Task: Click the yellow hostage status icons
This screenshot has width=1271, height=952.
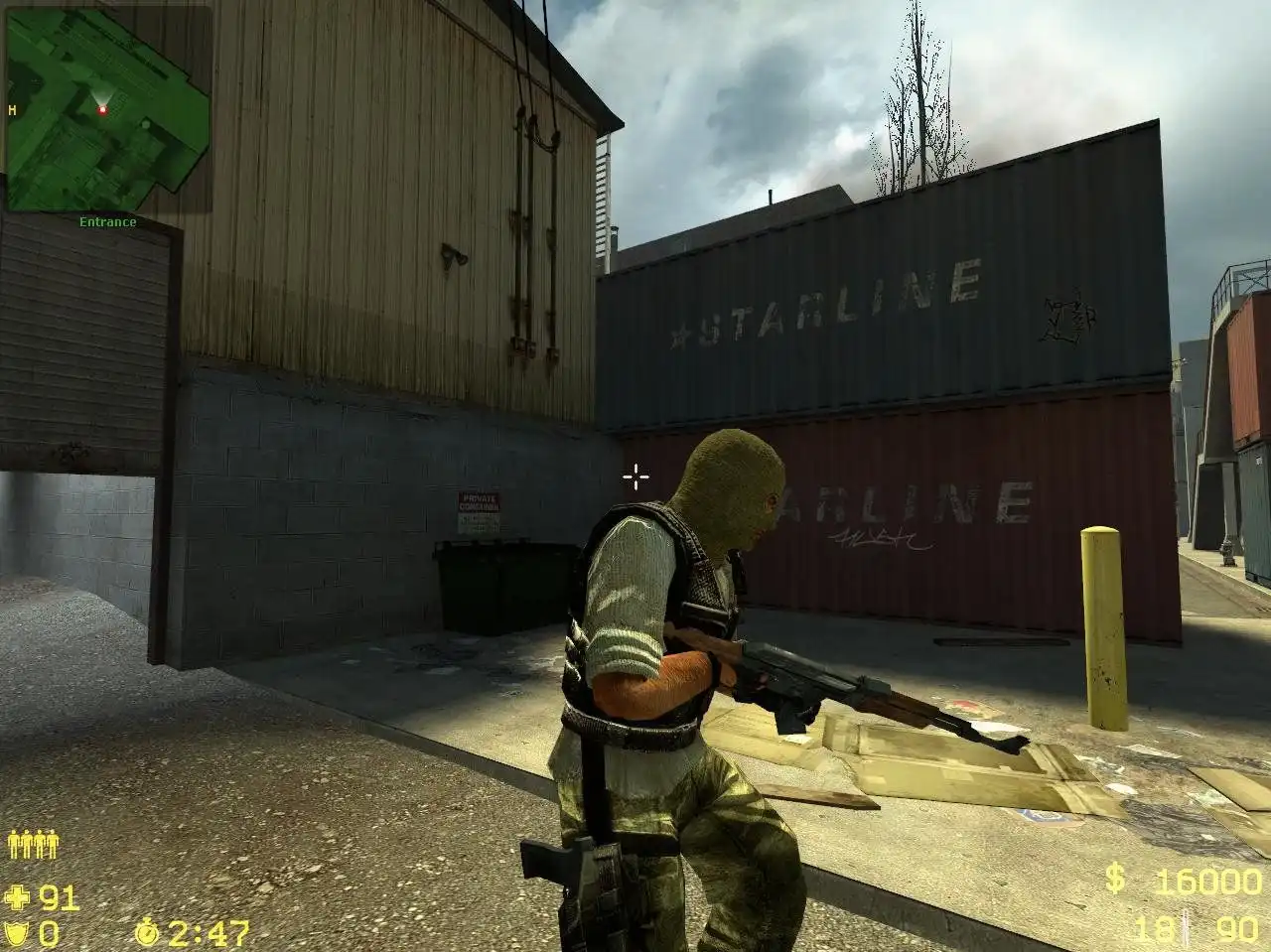Action: click(x=32, y=845)
